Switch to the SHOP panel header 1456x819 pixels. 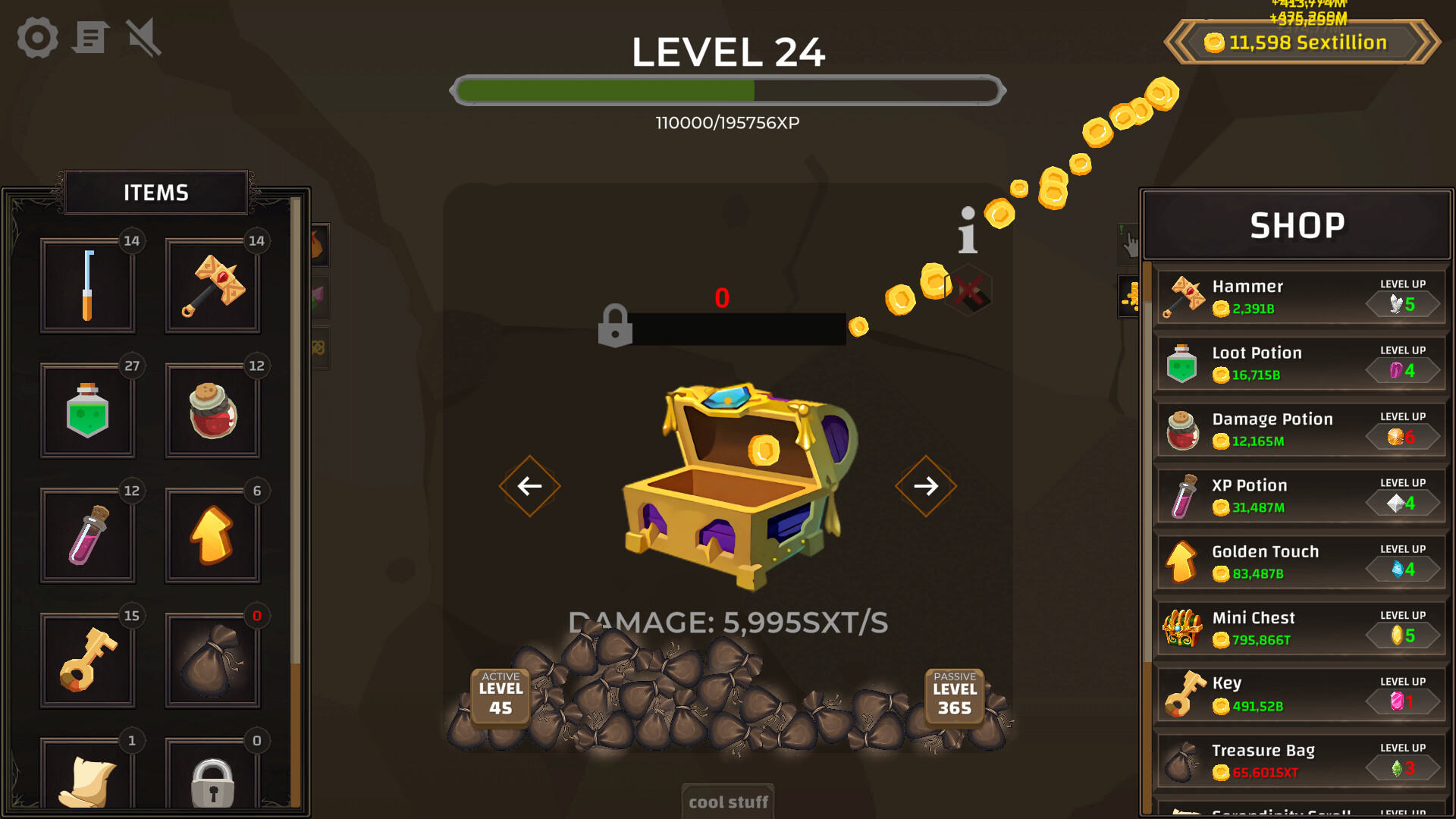(1298, 224)
